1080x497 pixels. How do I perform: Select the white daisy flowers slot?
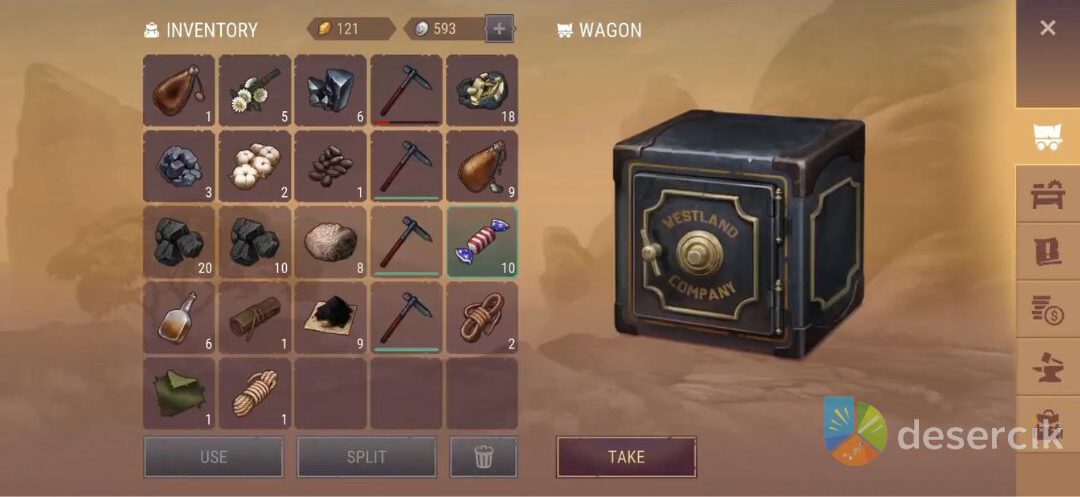[x=255, y=90]
